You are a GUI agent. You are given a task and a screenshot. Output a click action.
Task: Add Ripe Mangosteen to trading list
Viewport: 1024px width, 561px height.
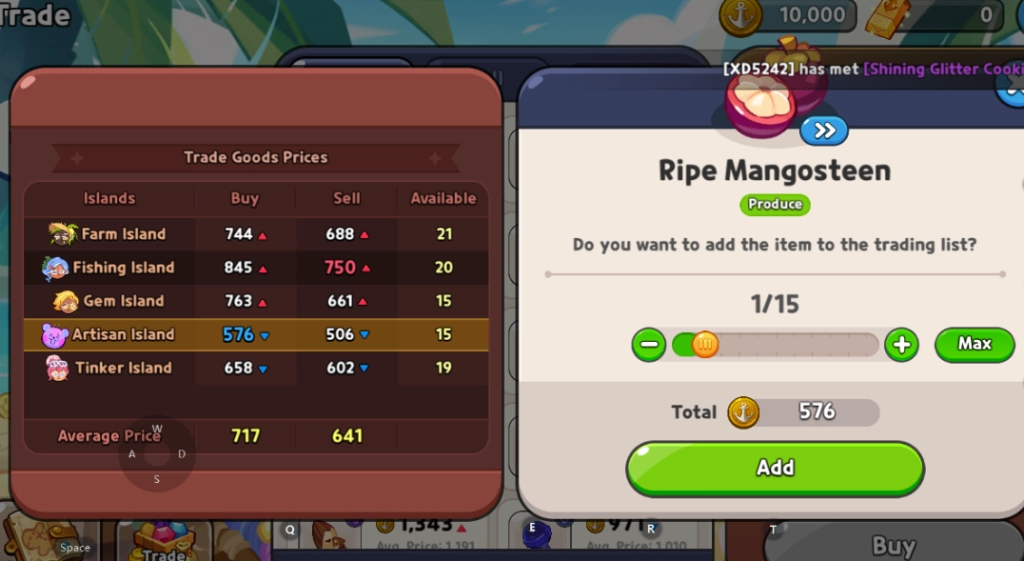coord(775,467)
